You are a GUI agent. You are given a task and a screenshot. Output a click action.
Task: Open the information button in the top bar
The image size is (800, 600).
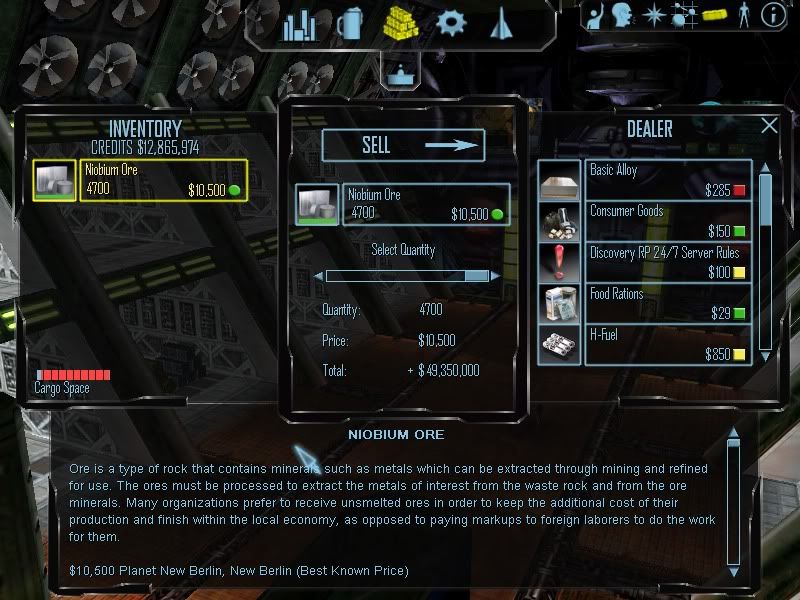pyautogui.click(x=772, y=15)
